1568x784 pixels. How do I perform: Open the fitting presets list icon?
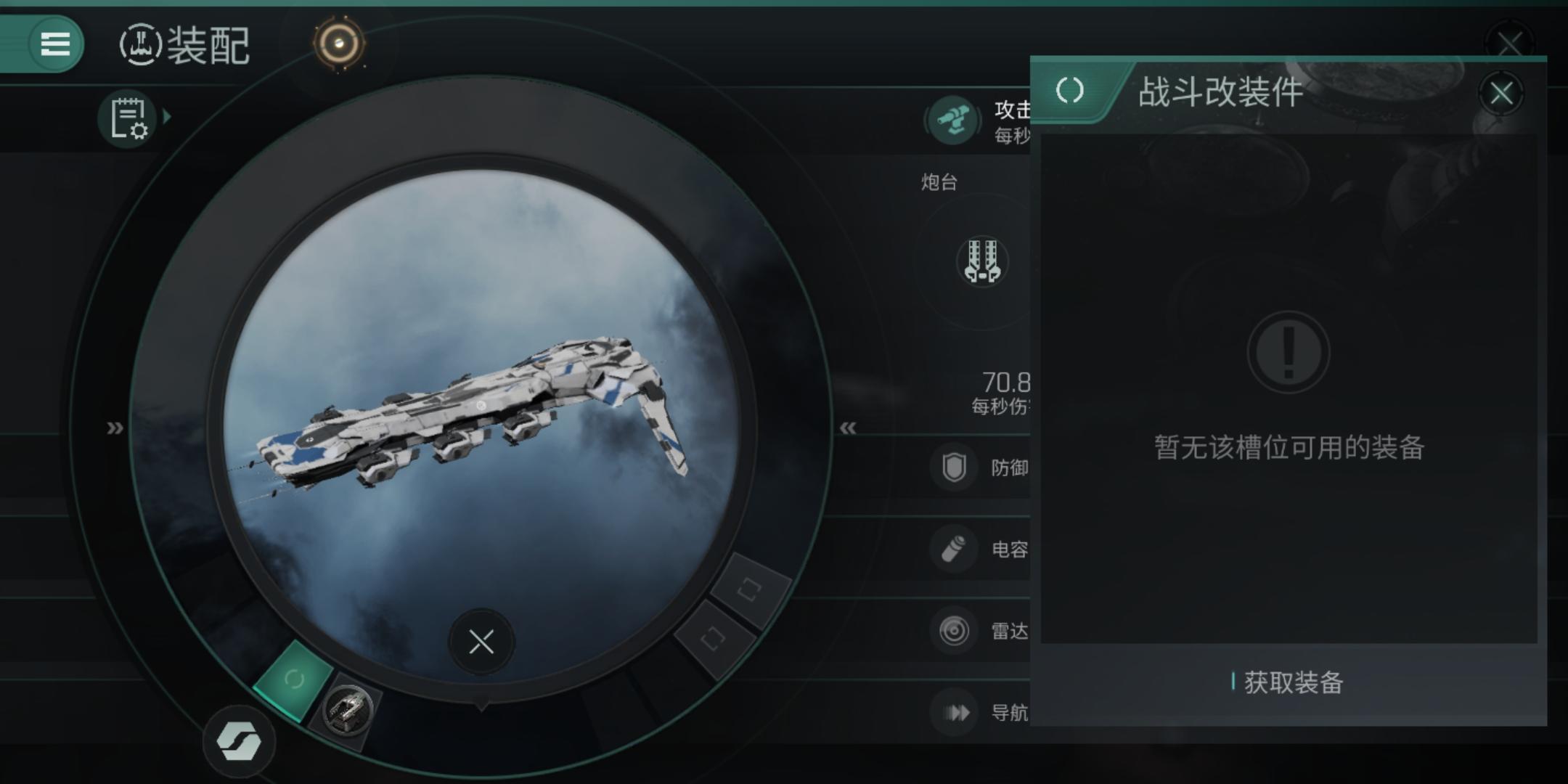(129, 118)
